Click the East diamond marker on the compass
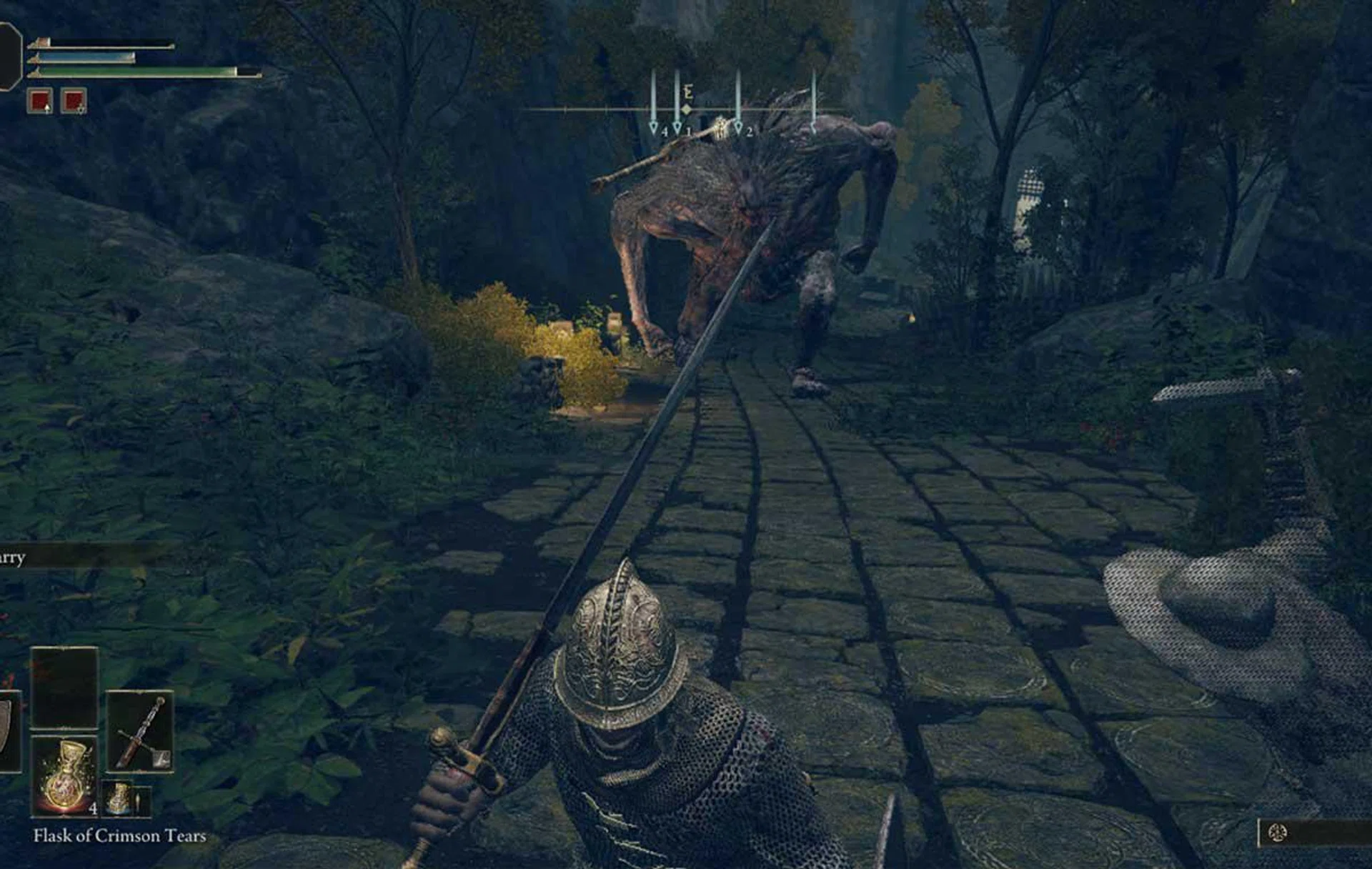The width and height of the screenshot is (1372, 869). [x=686, y=109]
